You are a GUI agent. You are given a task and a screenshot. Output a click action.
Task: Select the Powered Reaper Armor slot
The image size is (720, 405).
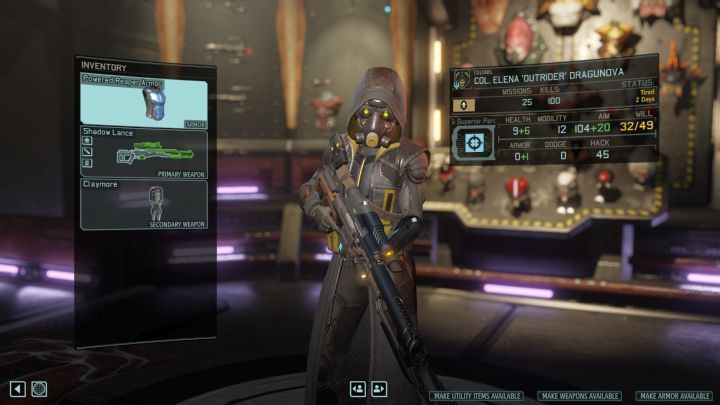point(144,101)
